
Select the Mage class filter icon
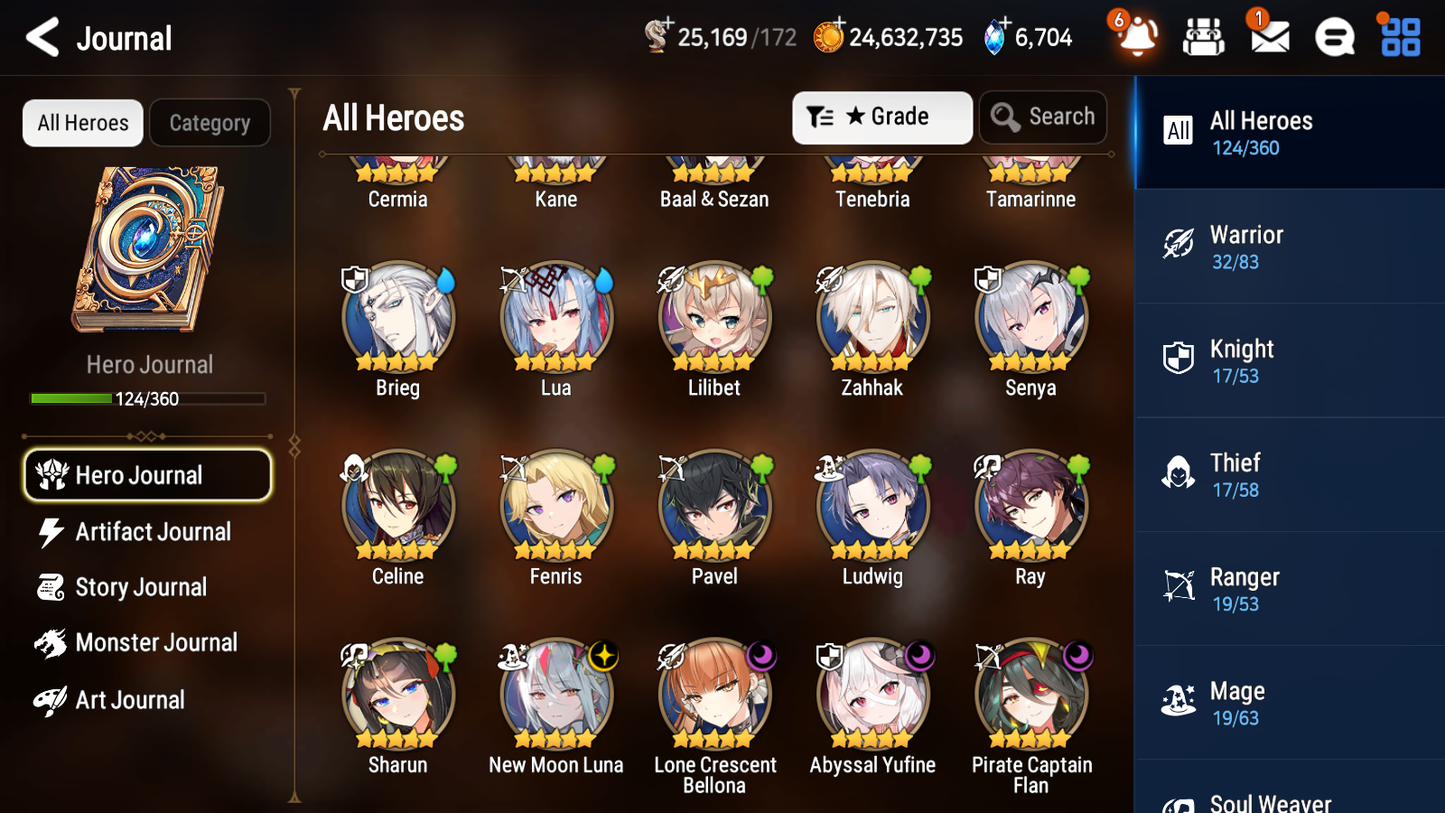coord(1179,702)
